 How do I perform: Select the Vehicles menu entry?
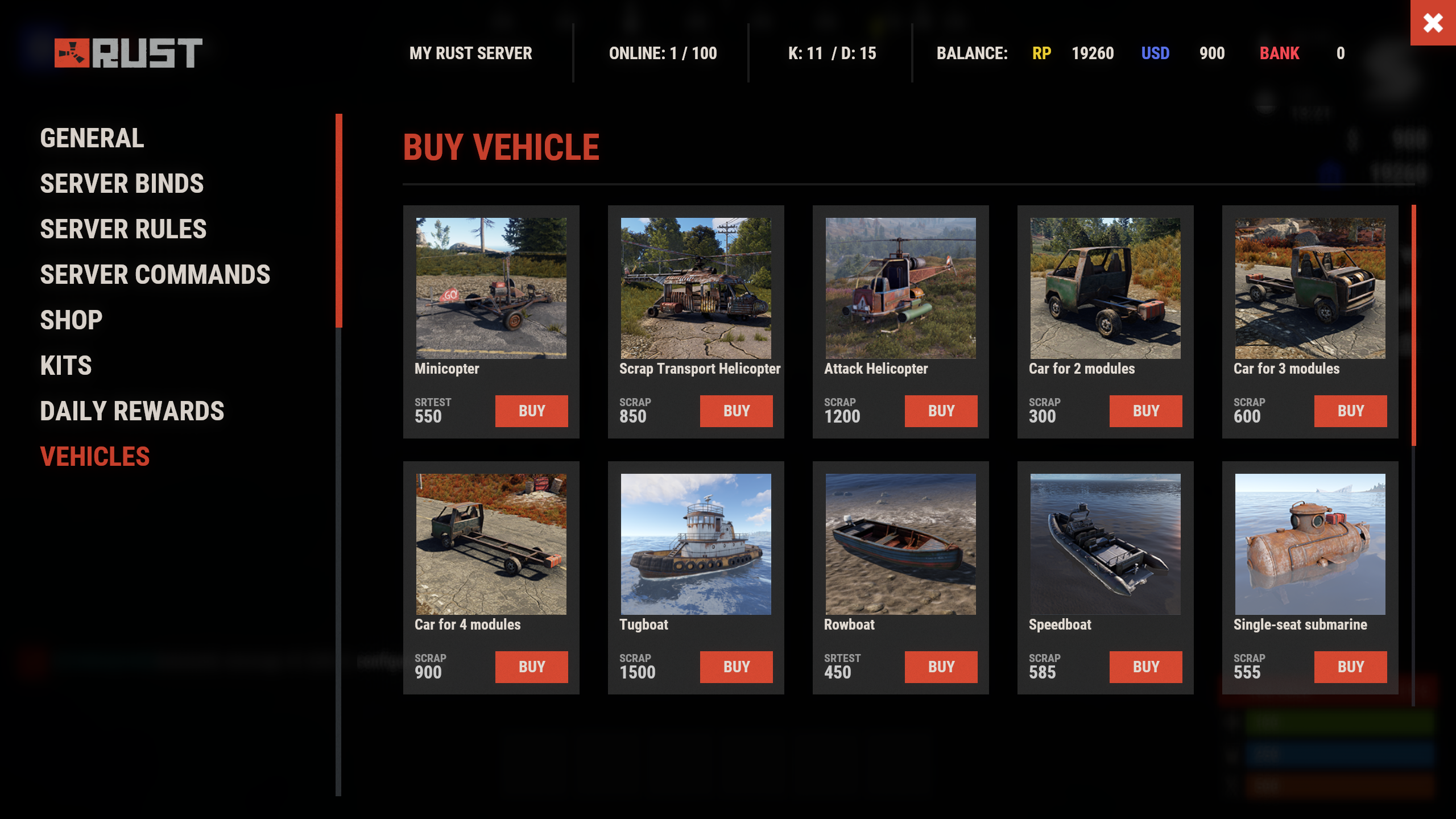(95, 457)
